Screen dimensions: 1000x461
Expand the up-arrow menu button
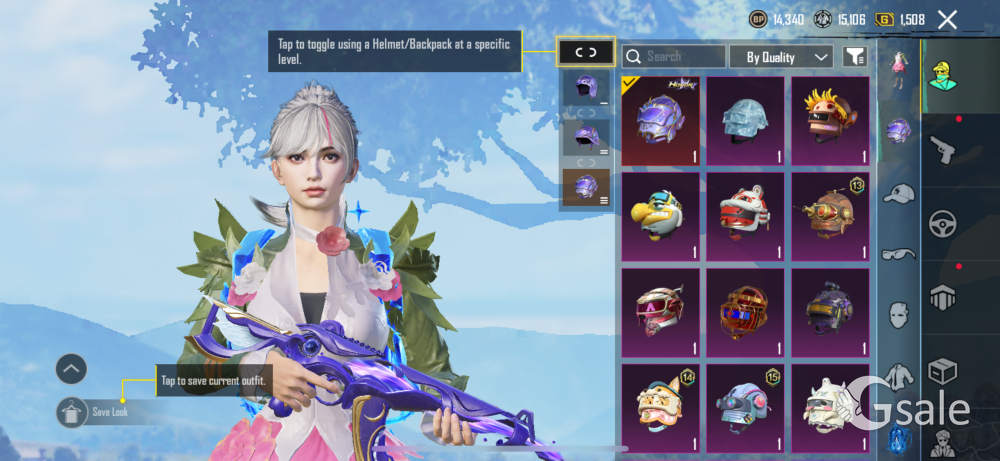pyautogui.click(x=71, y=369)
